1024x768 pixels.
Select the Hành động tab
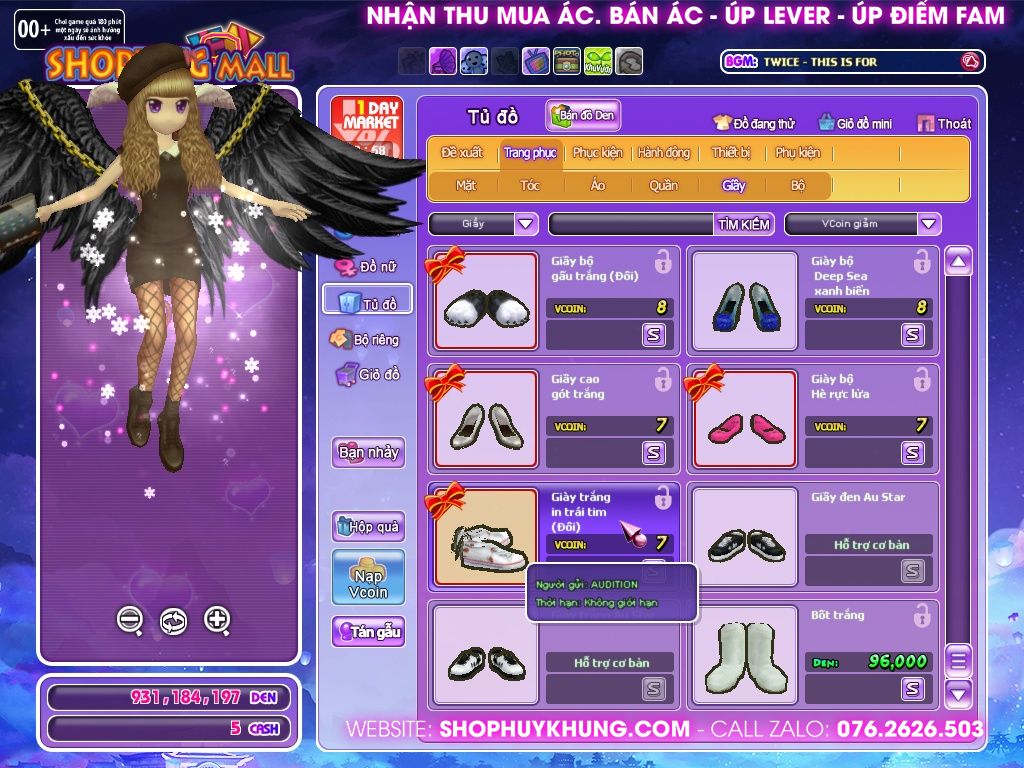tap(664, 153)
